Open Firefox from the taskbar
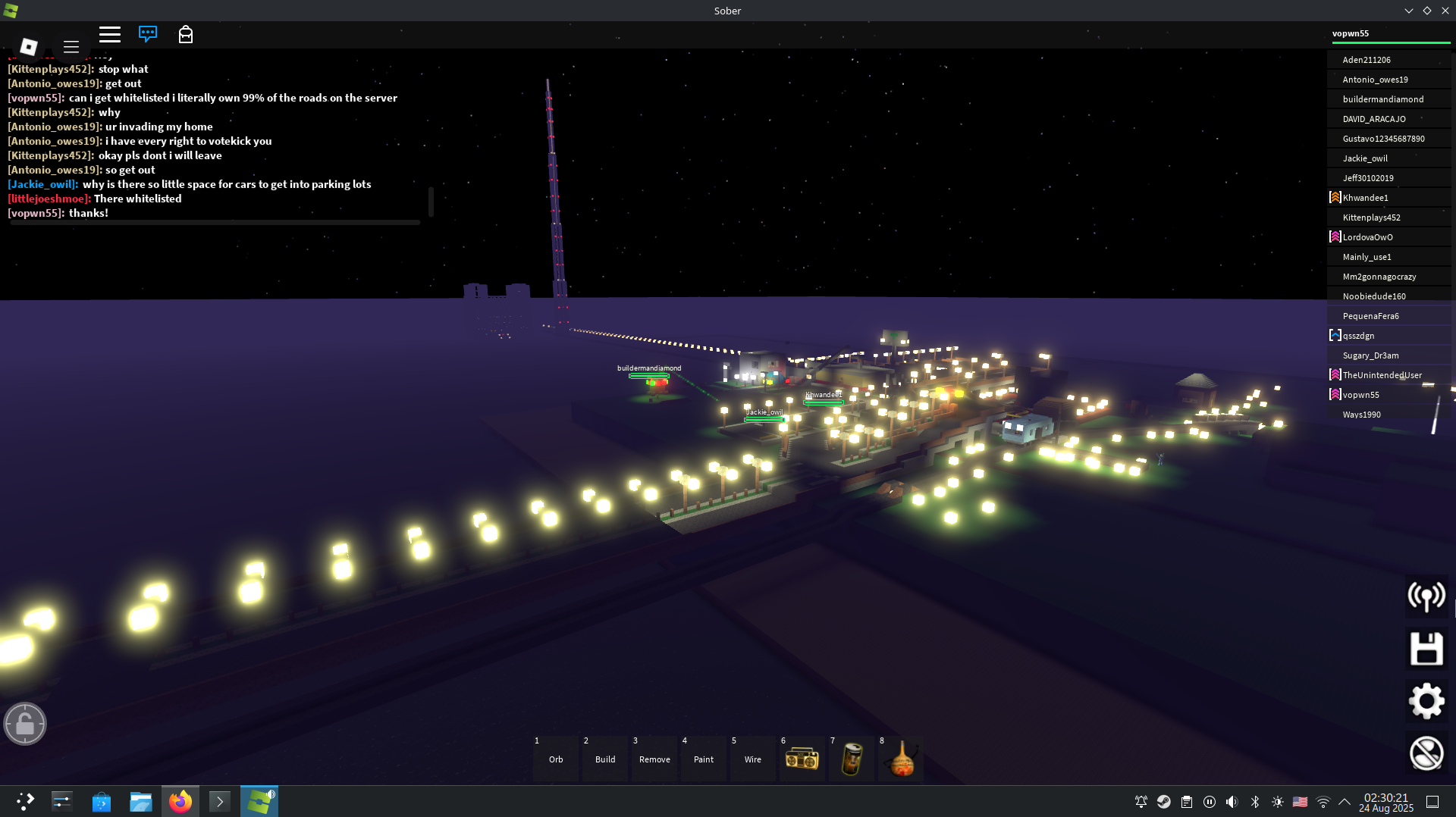 180,801
